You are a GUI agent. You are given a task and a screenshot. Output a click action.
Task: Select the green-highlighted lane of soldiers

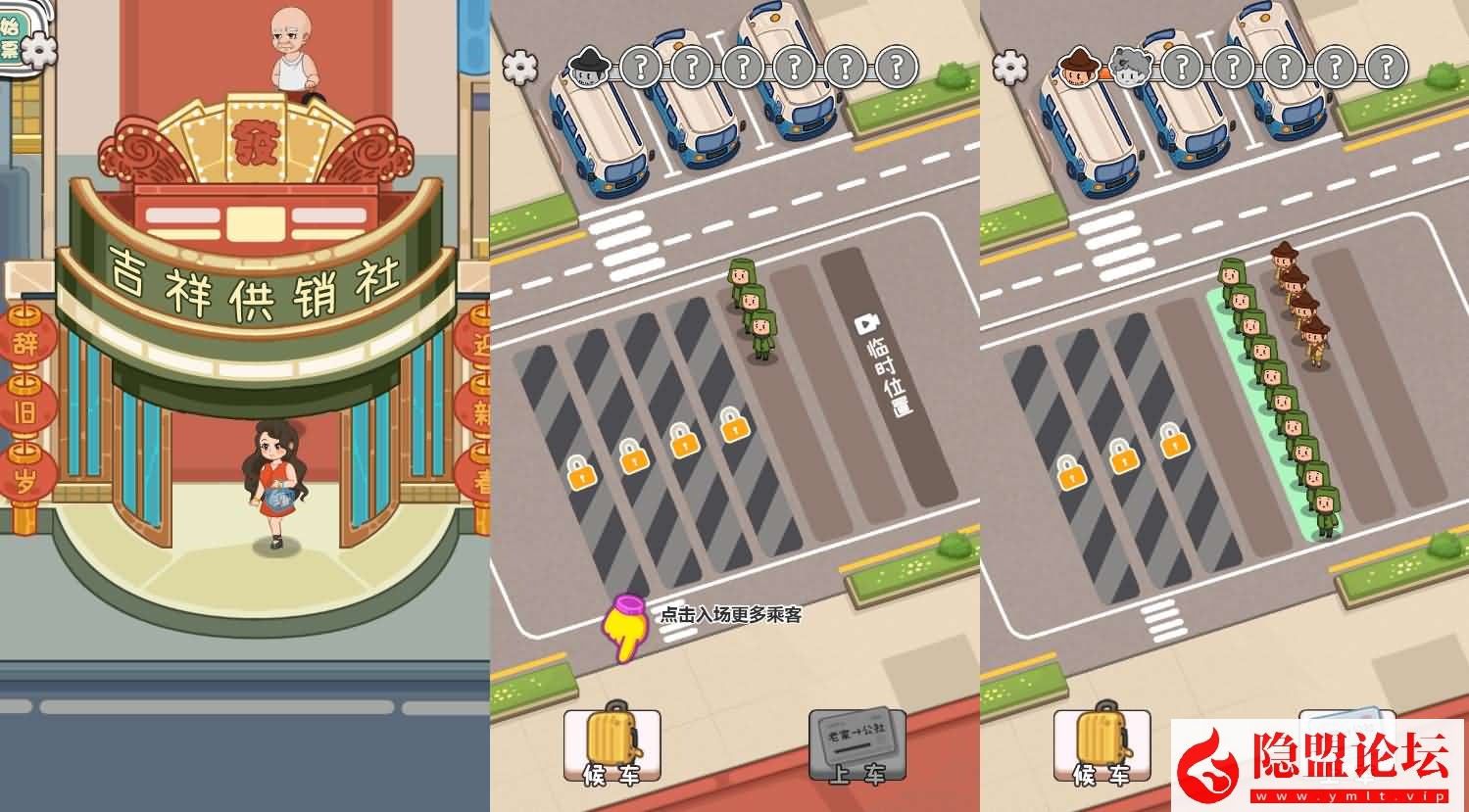1274,411
